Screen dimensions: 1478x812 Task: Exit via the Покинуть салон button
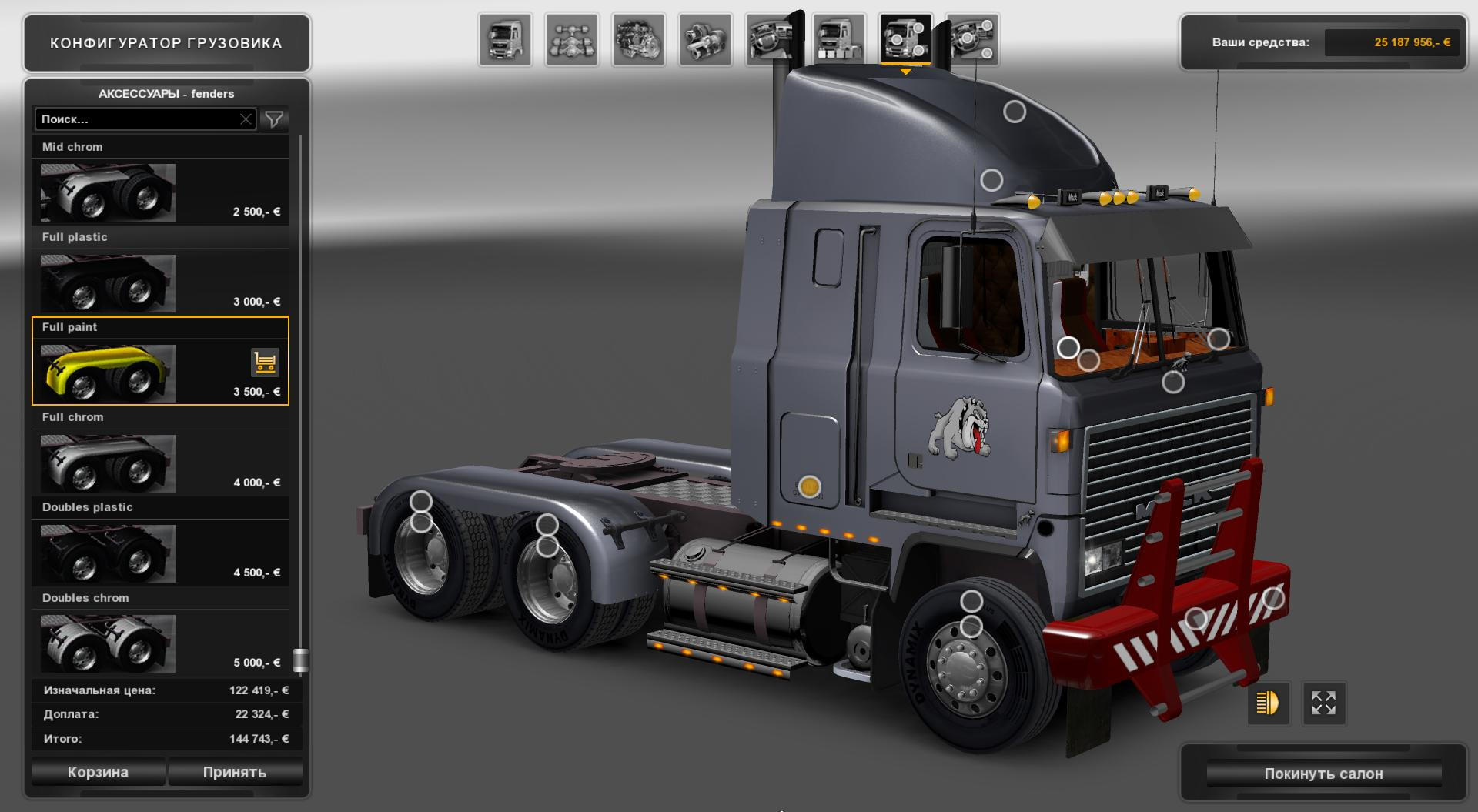pos(1326,774)
